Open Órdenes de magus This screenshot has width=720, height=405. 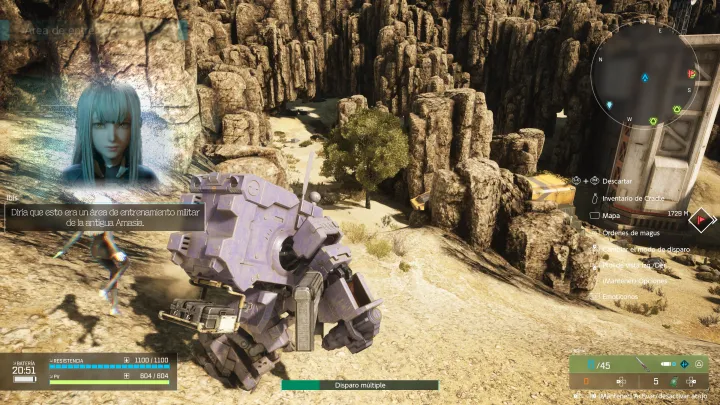(x=628, y=232)
